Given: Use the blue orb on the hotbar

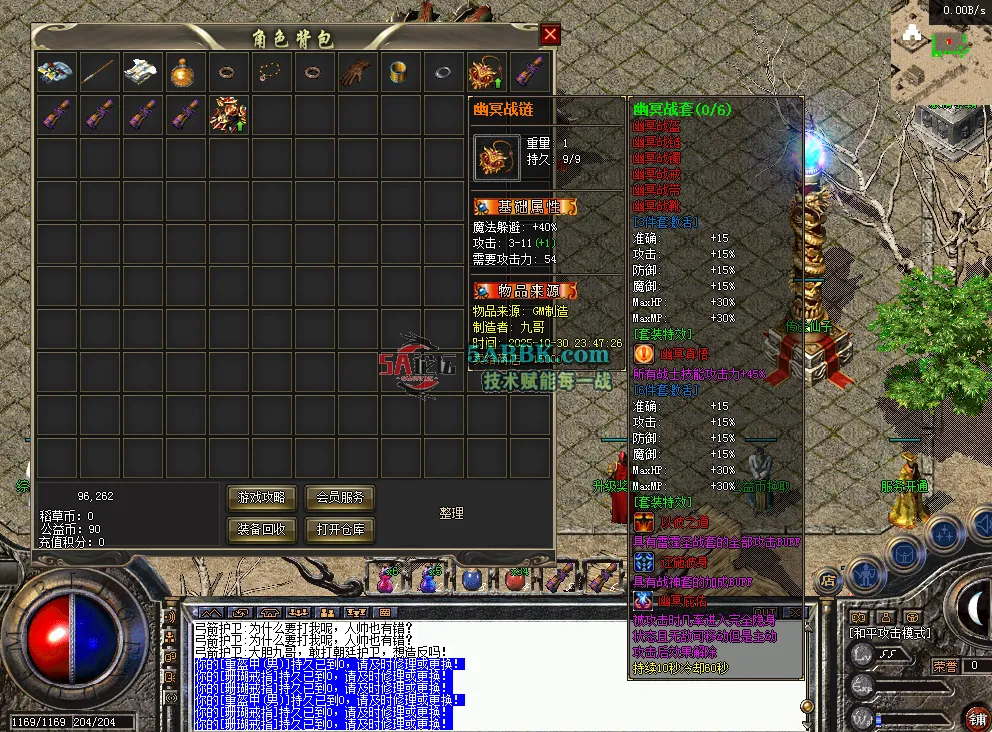Looking at the screenshot, I should click(x=471, y=579).
